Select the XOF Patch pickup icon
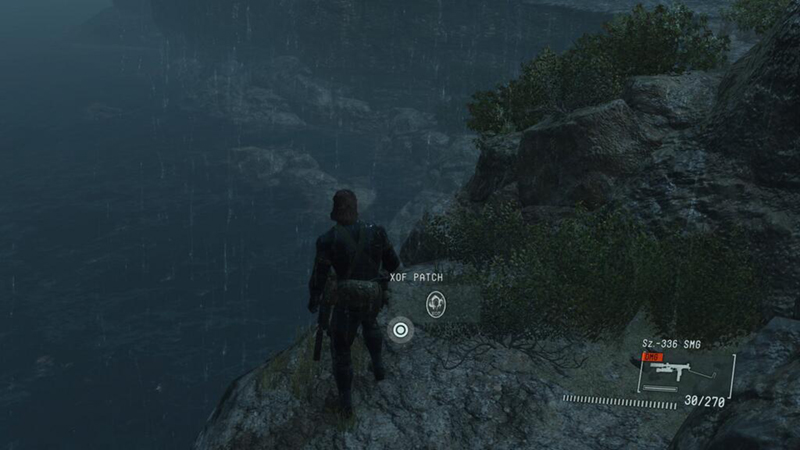 click(435, 304)
